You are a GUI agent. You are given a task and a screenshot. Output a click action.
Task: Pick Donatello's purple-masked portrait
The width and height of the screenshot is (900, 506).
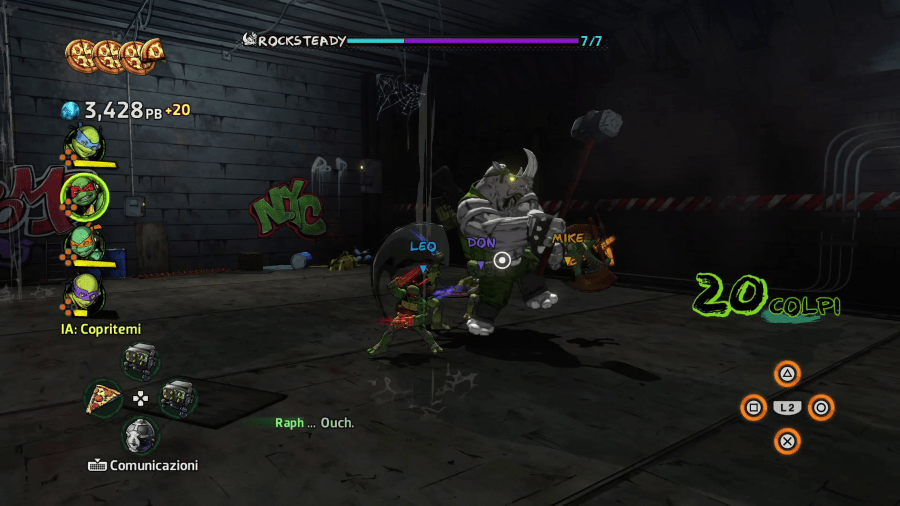pyautogui.click(x=84, y=291)
